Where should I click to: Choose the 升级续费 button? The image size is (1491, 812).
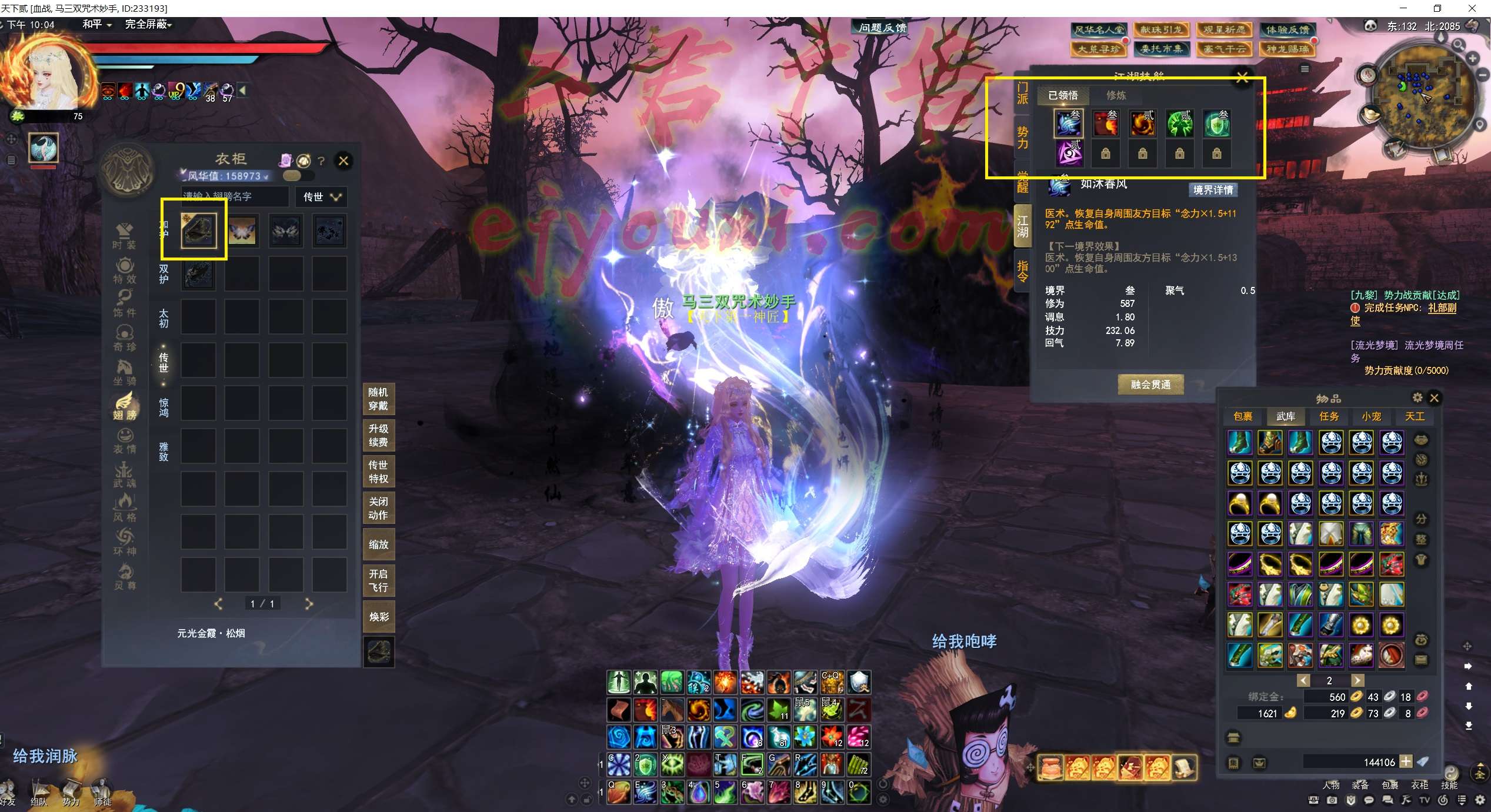click(378, 436)
